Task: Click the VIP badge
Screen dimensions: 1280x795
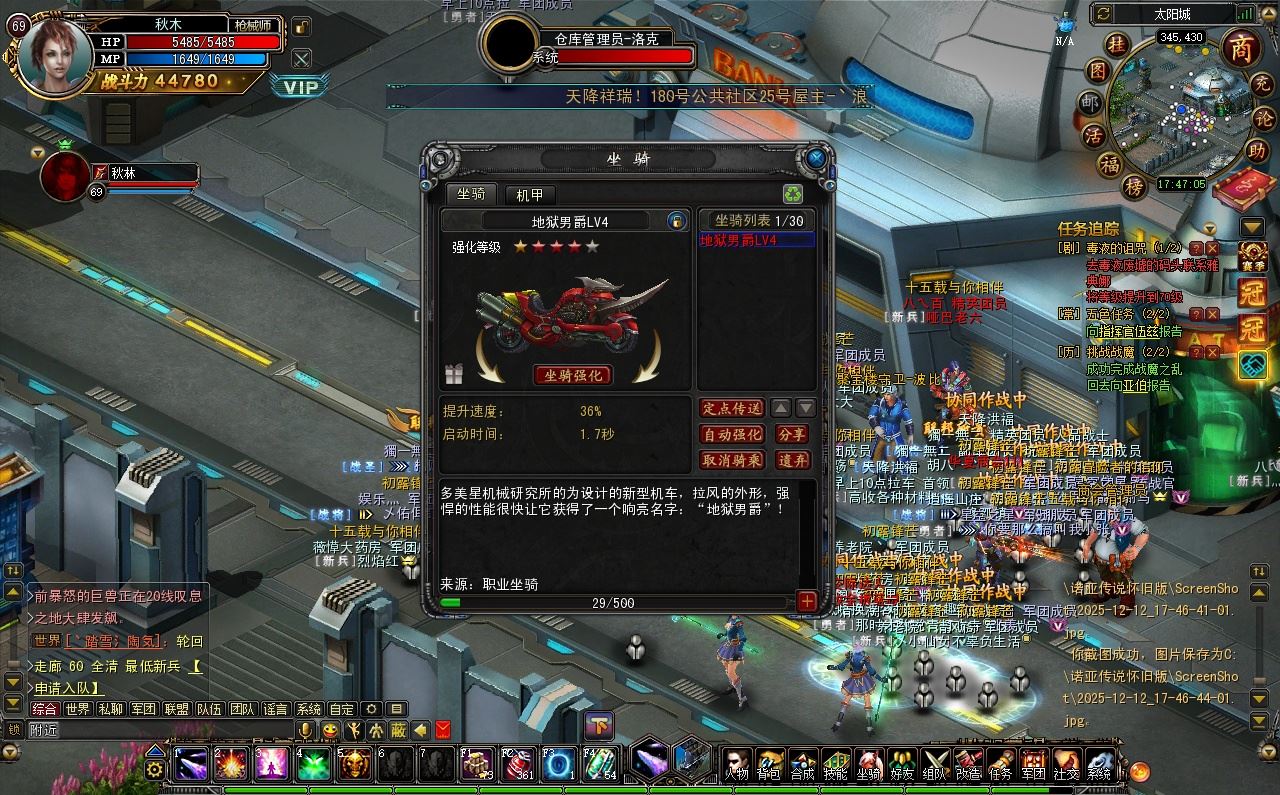Action: [298, 87]
